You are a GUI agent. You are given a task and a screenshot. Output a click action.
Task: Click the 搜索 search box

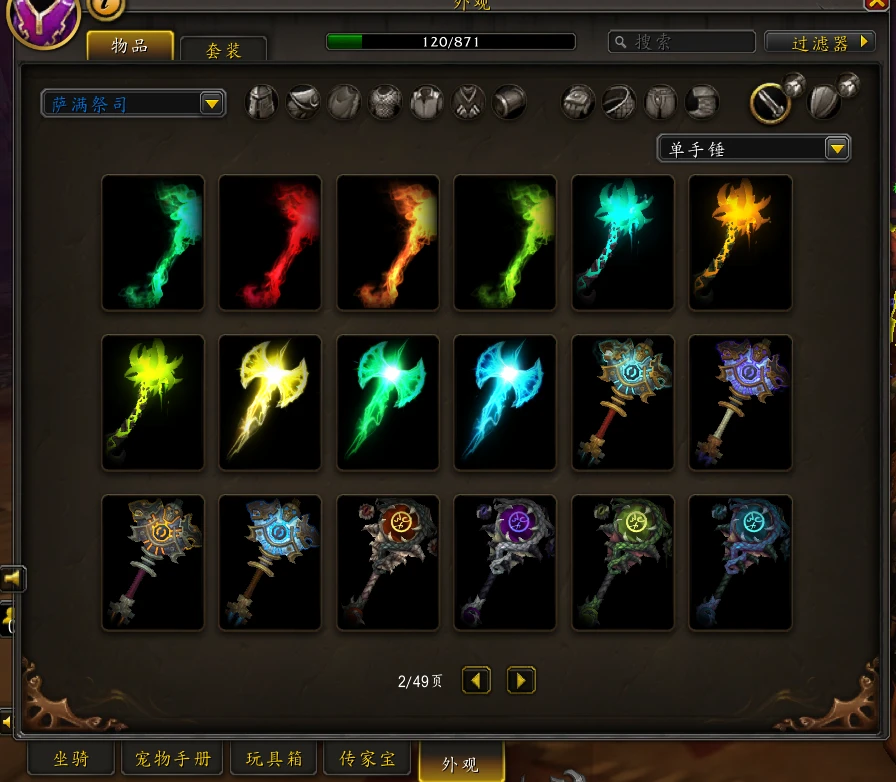(682, 42)
